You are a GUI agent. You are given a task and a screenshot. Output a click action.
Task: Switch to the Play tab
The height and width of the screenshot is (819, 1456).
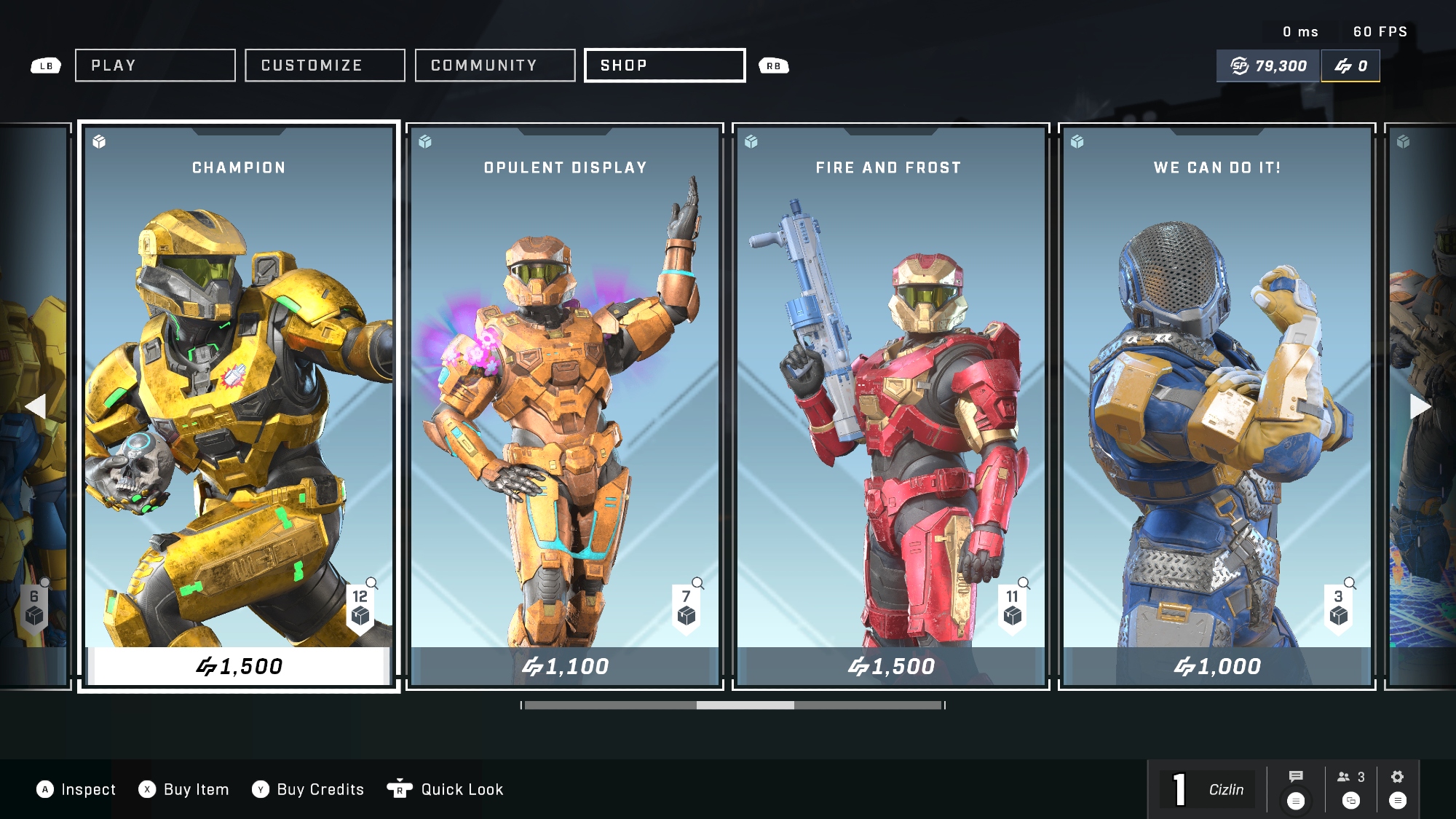point(155,66)
